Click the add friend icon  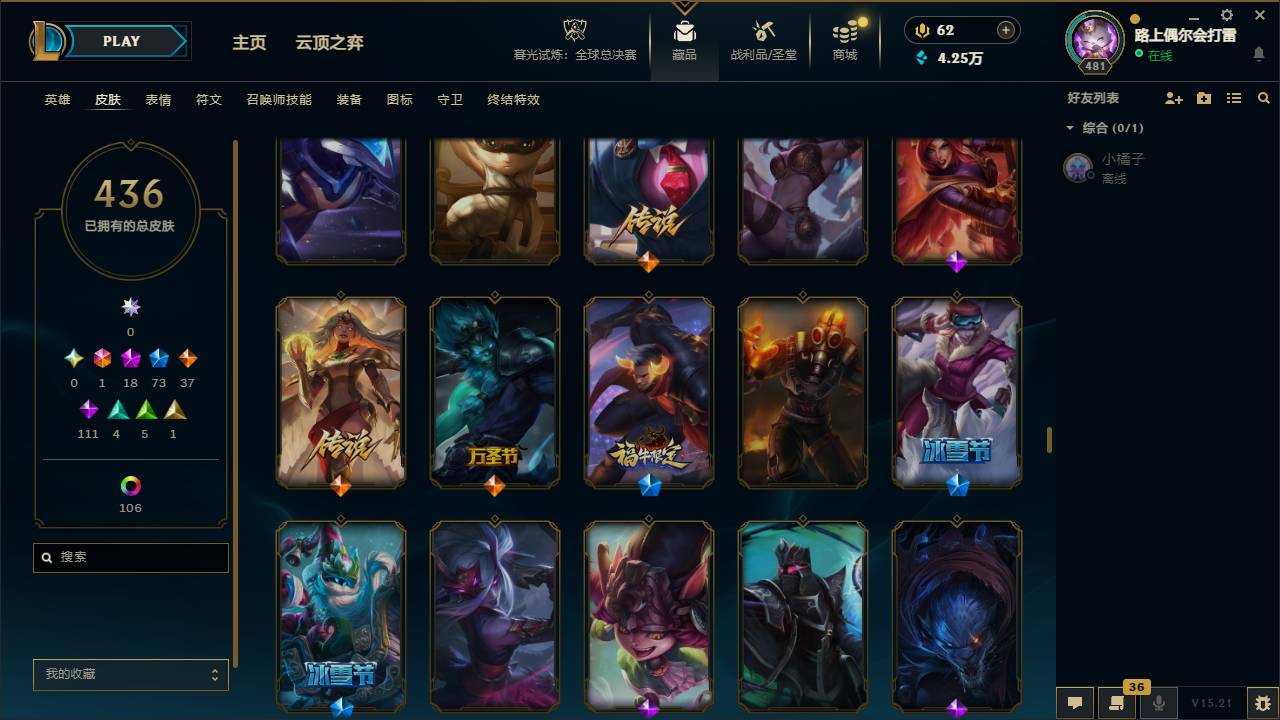[1172, 98]
